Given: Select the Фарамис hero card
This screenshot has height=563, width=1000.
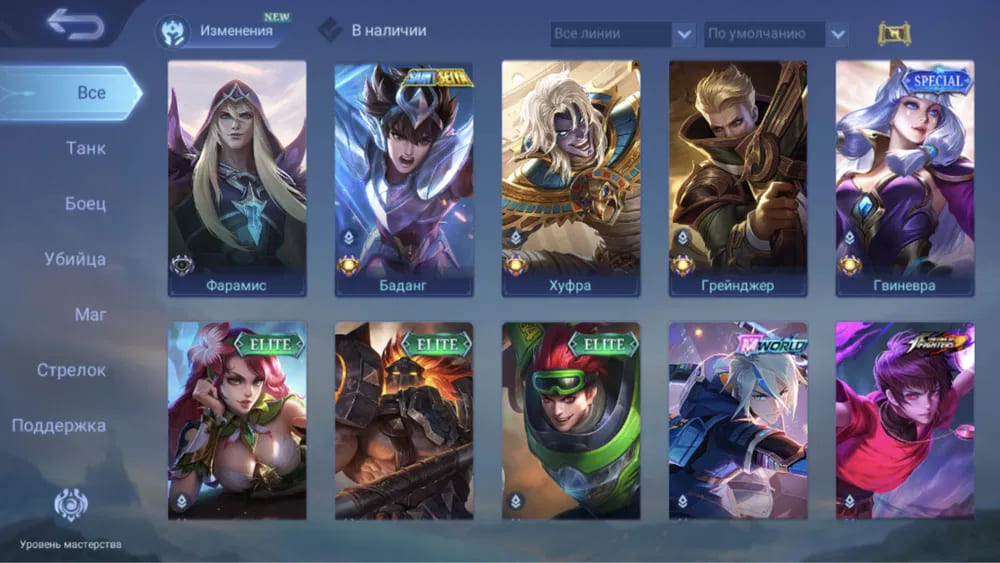Looking at the screenshot, I should click(x=237, y=178).
